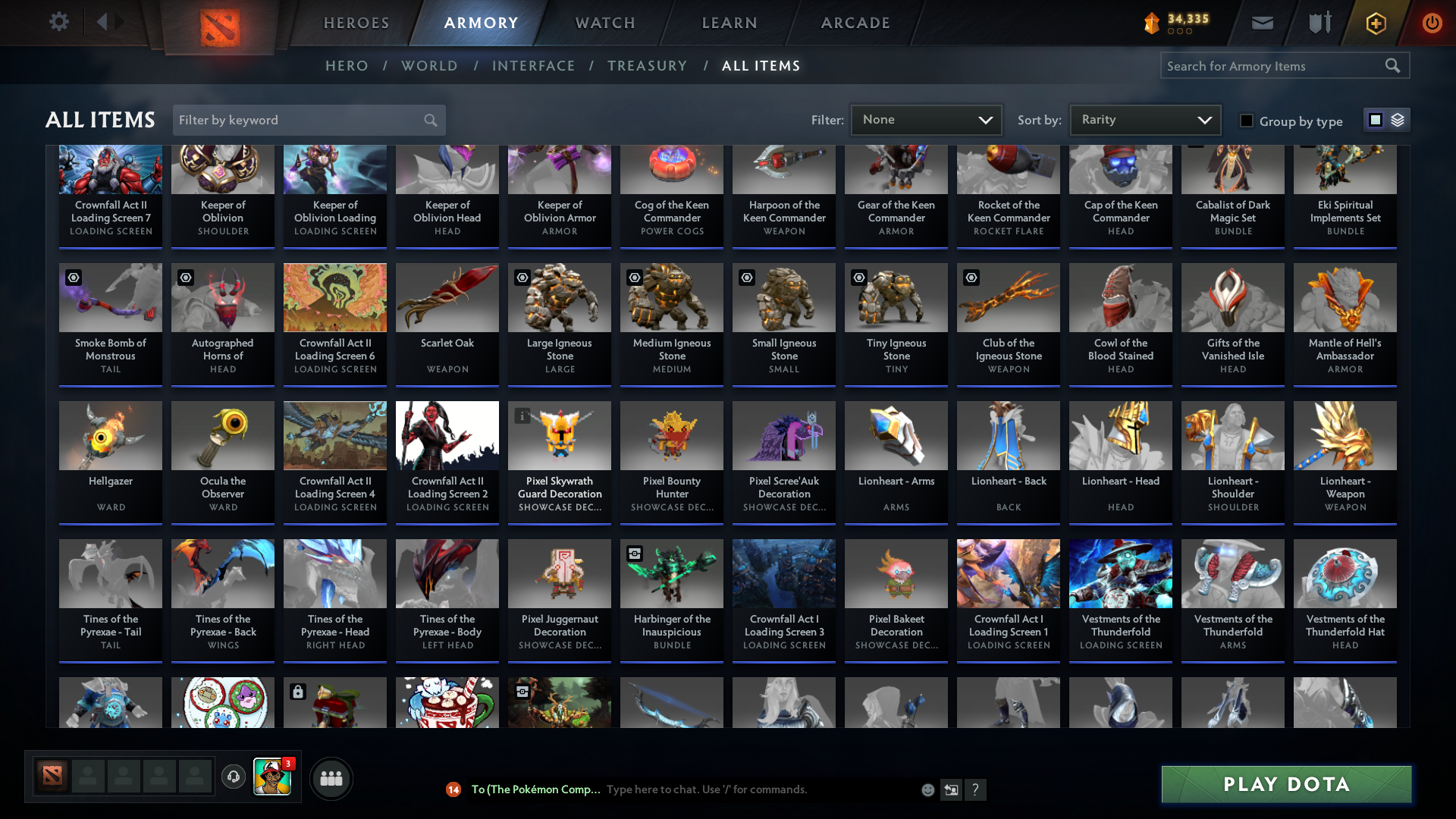1456x819 pixels.
Task: Open the Sort by Rarity dropdown
Action: (1144, 119)
